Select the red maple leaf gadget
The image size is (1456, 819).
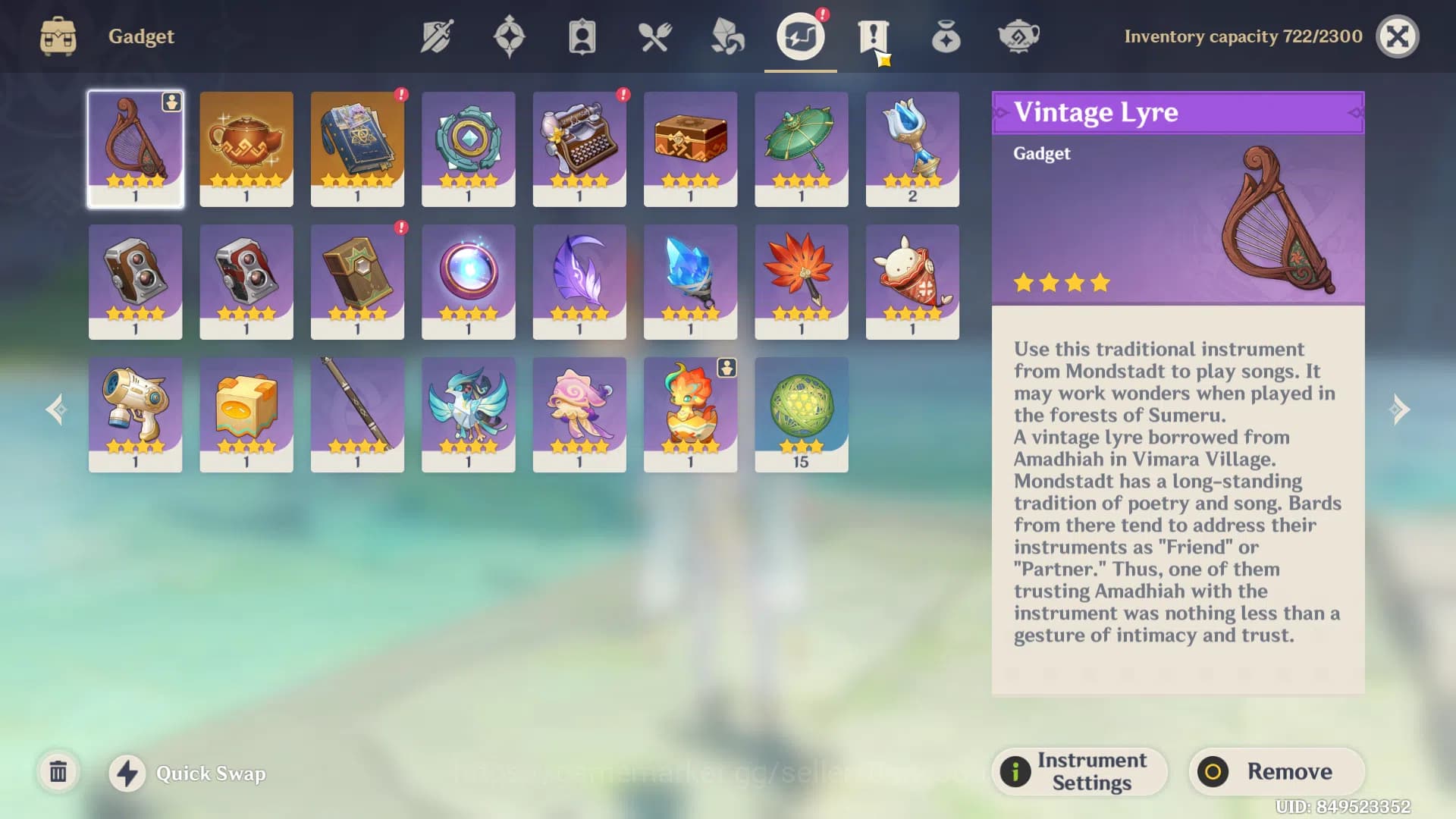tap(802, 281)
